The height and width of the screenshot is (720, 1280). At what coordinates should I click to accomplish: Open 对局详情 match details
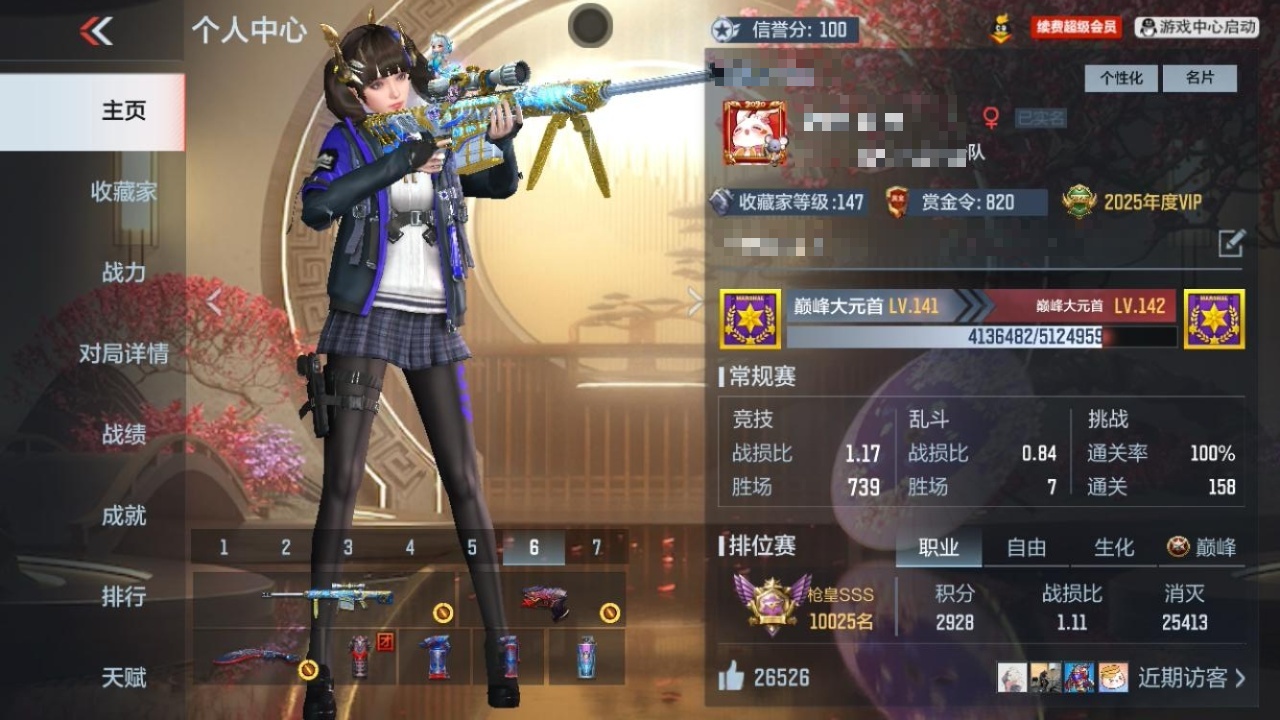click(124, 353)
